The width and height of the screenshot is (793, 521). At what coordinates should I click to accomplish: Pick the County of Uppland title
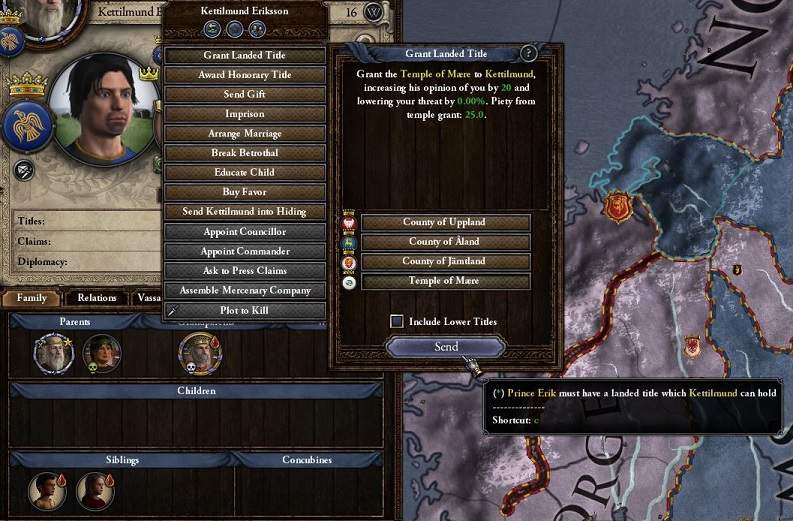[x=445, y=222]
